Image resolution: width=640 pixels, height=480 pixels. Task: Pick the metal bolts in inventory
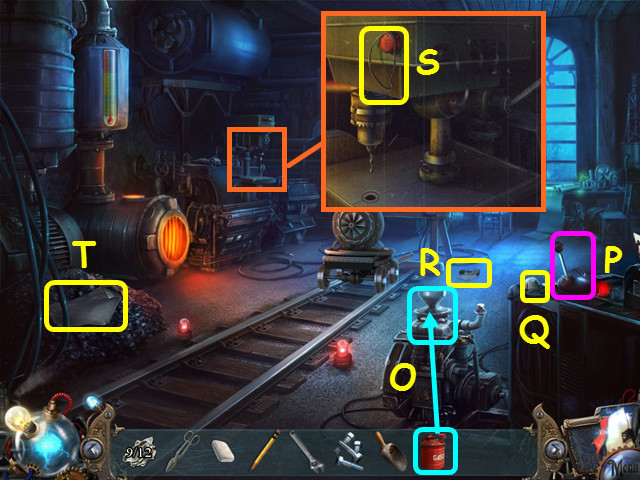pyautogui.click(x=347, y=452)
